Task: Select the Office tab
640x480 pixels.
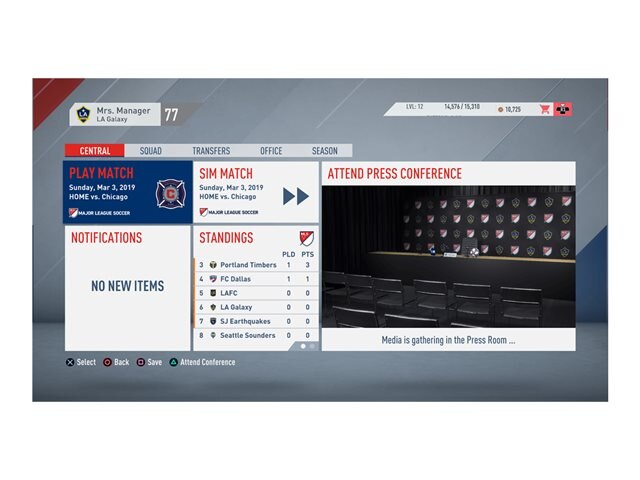Action: (x=271, y=151)
